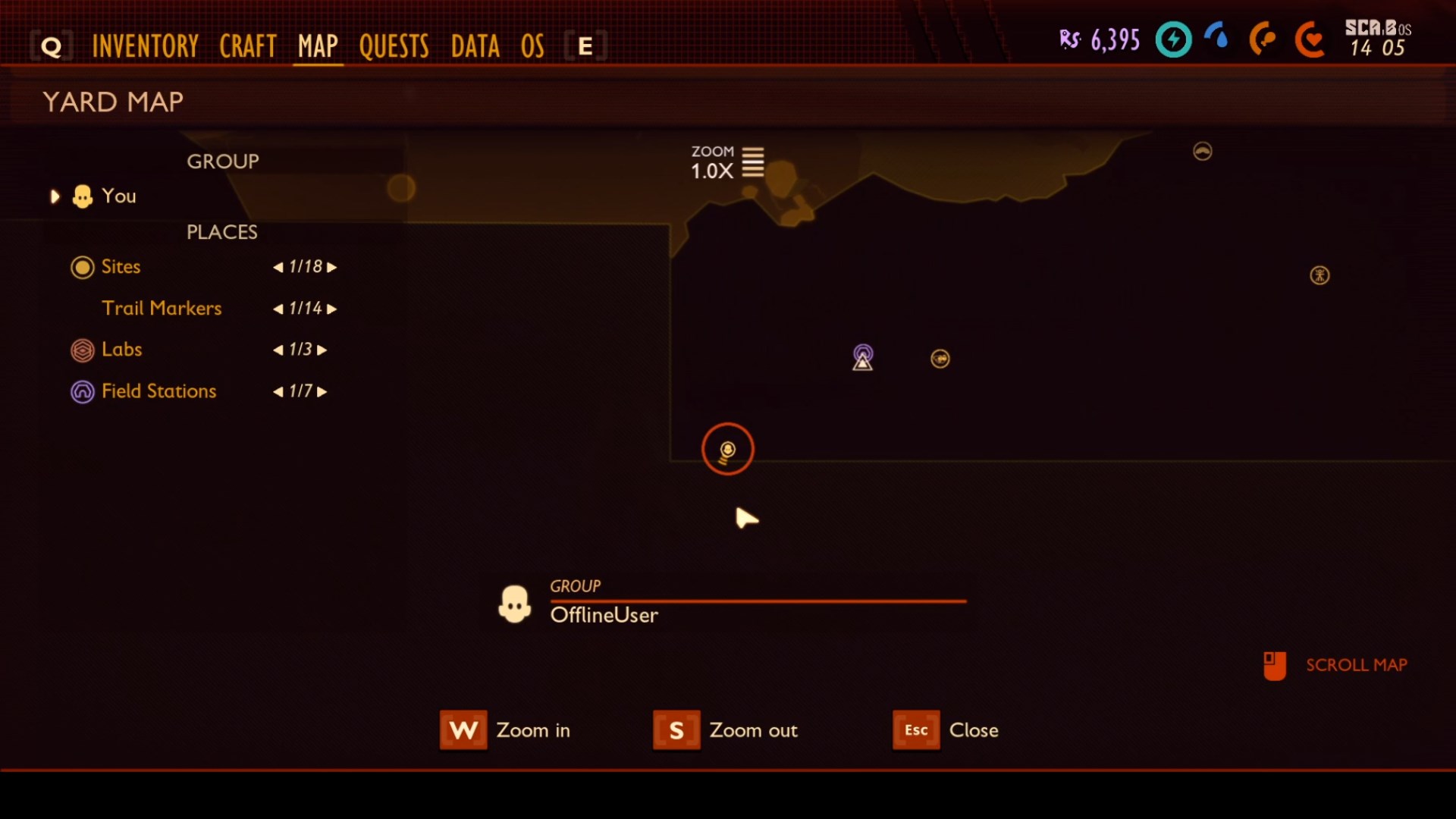
Task: Click the Sites marker icon in Places list
Action: click(x=83, y=267)
